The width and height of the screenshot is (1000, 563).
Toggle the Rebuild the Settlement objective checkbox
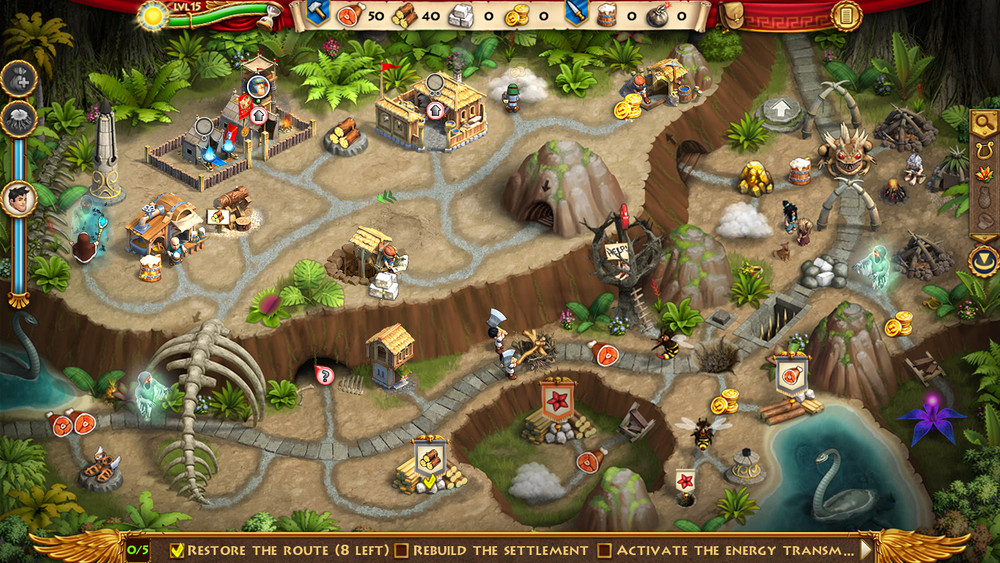tap(401, 550)
